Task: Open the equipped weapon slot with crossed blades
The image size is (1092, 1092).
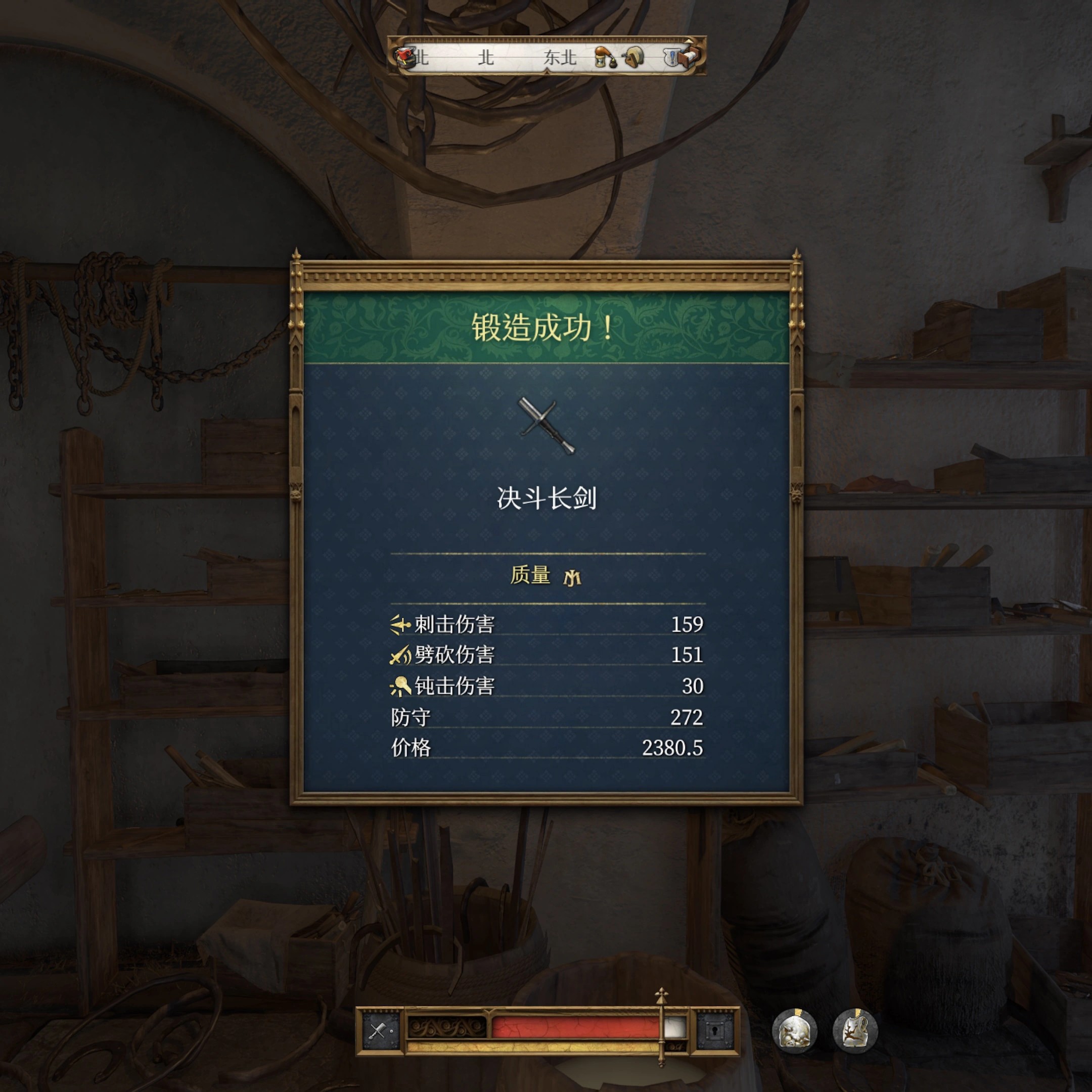Action: pyautogui.click(x=380, y=1031)
